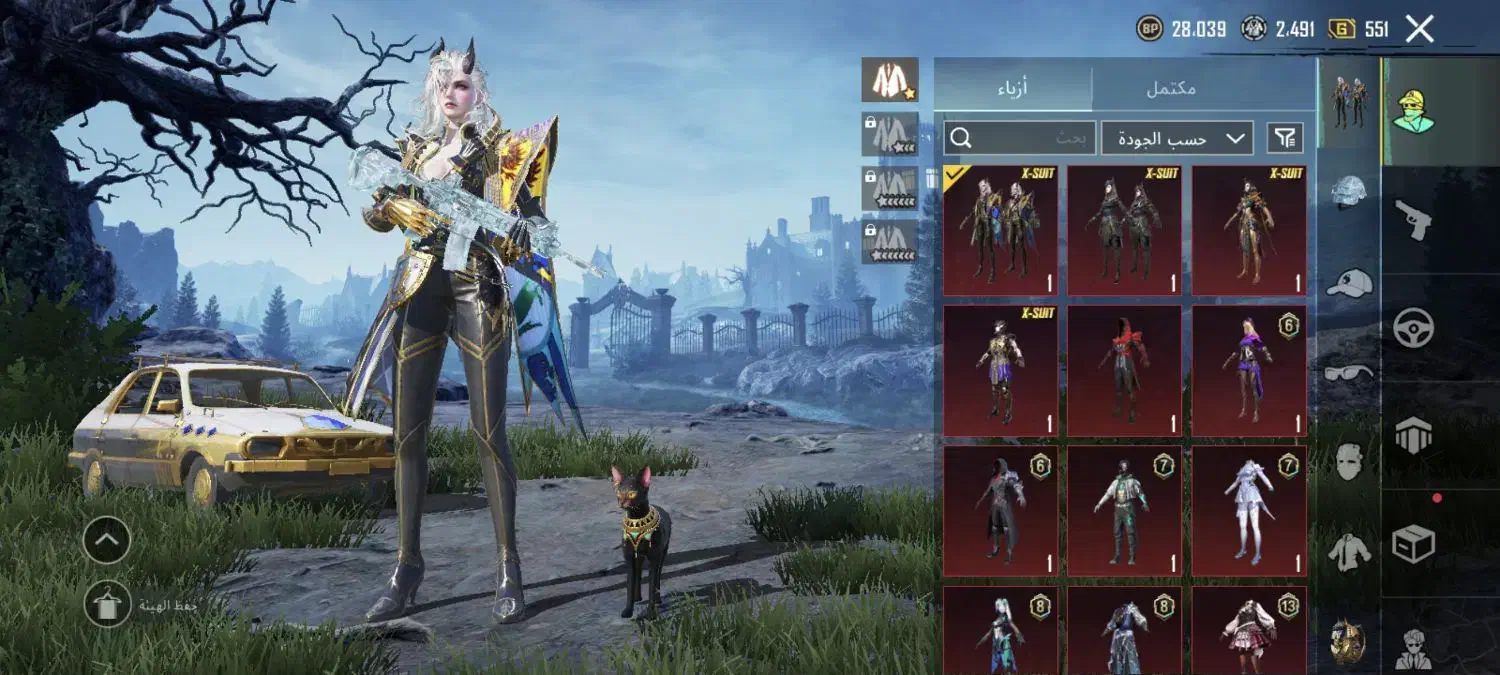Show the cap headwear category
The height and width of the screenshot is (675, 1500).
click(x=1349, y=283)
